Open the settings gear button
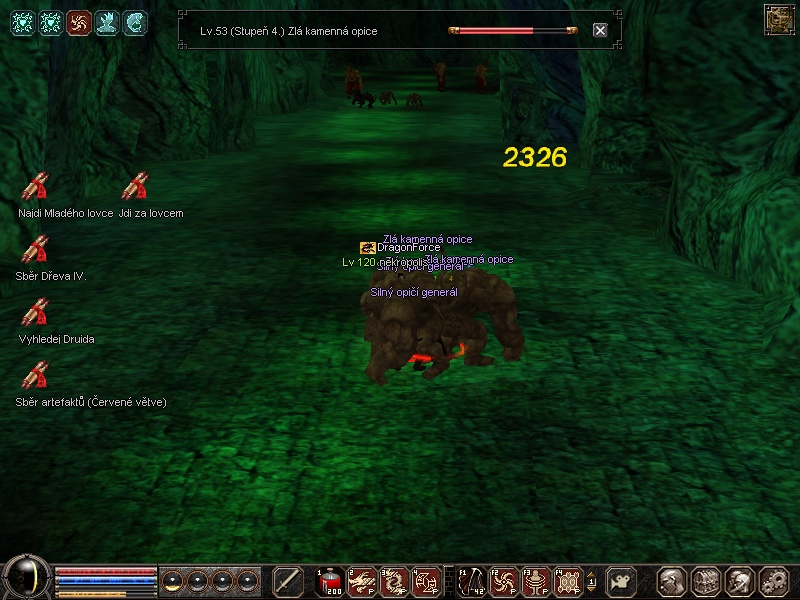Screen dimensions: 800x600 [773, 581]
